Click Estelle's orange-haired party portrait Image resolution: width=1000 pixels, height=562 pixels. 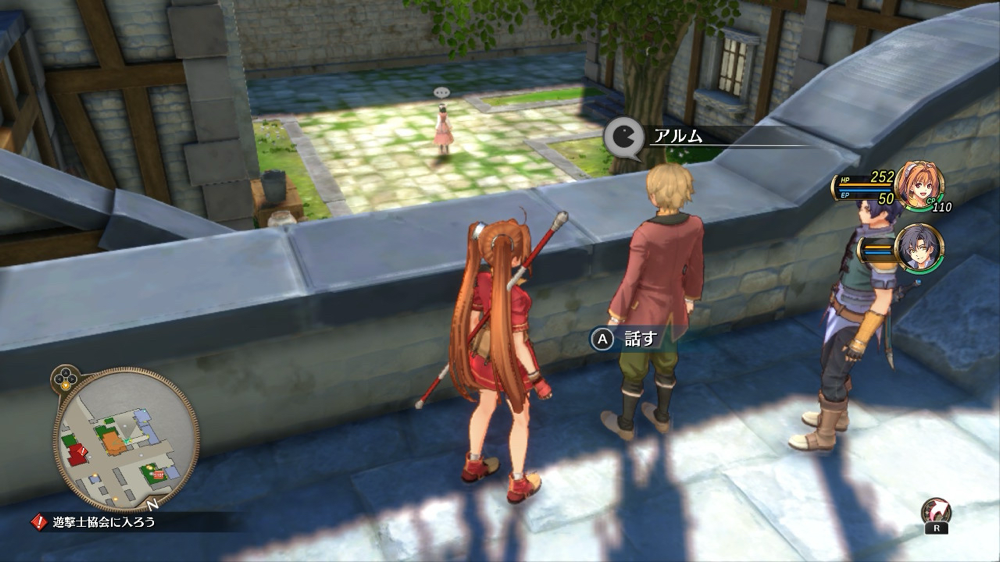[x=918, y=185]
